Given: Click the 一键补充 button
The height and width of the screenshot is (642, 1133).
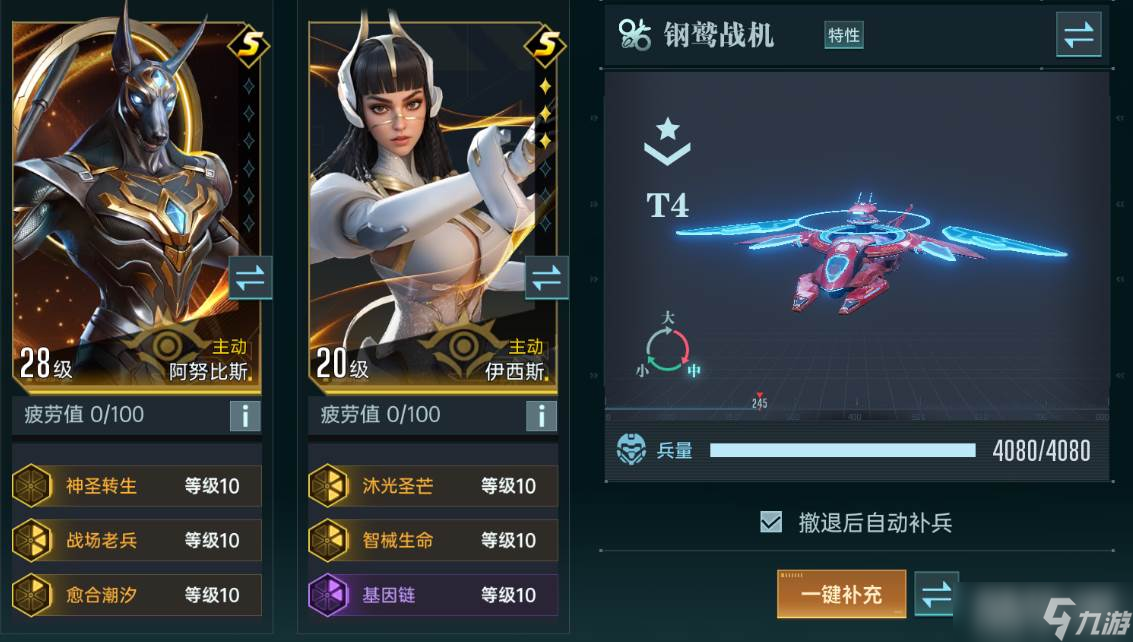Looking at the screenshot, I should 841,595.
